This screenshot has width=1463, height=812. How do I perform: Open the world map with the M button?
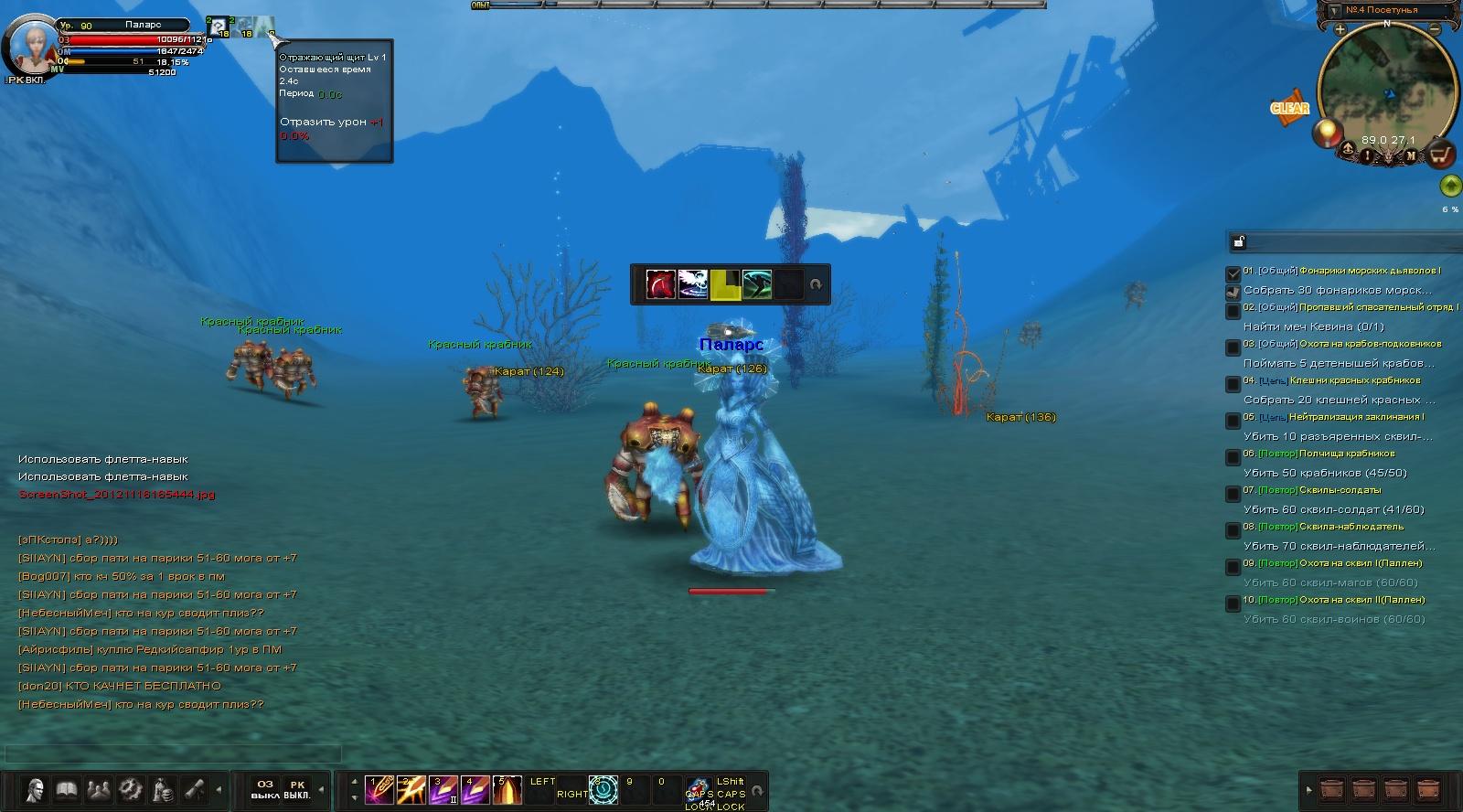pyautogui.click(x=1411, y=155)
